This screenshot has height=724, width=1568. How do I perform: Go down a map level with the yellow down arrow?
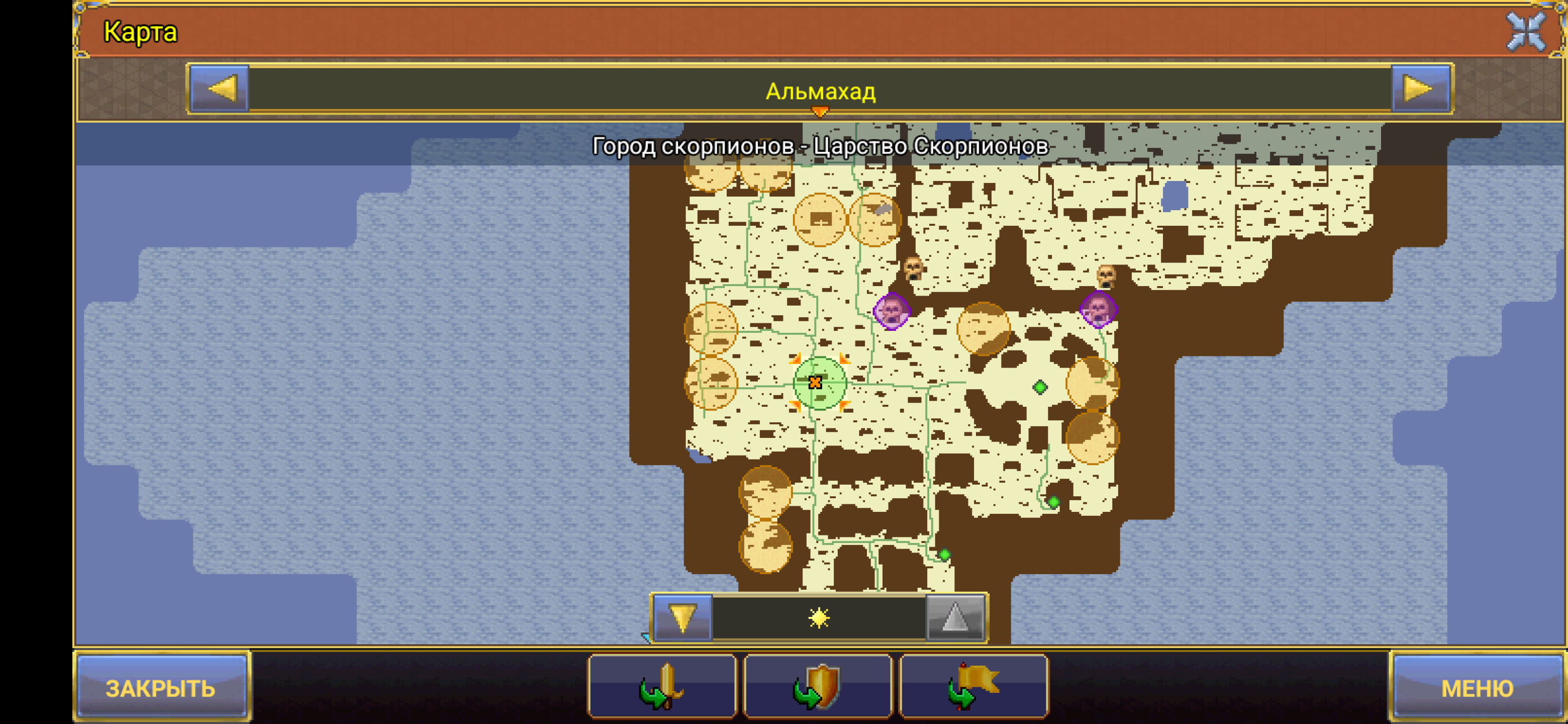coord(682,618)
